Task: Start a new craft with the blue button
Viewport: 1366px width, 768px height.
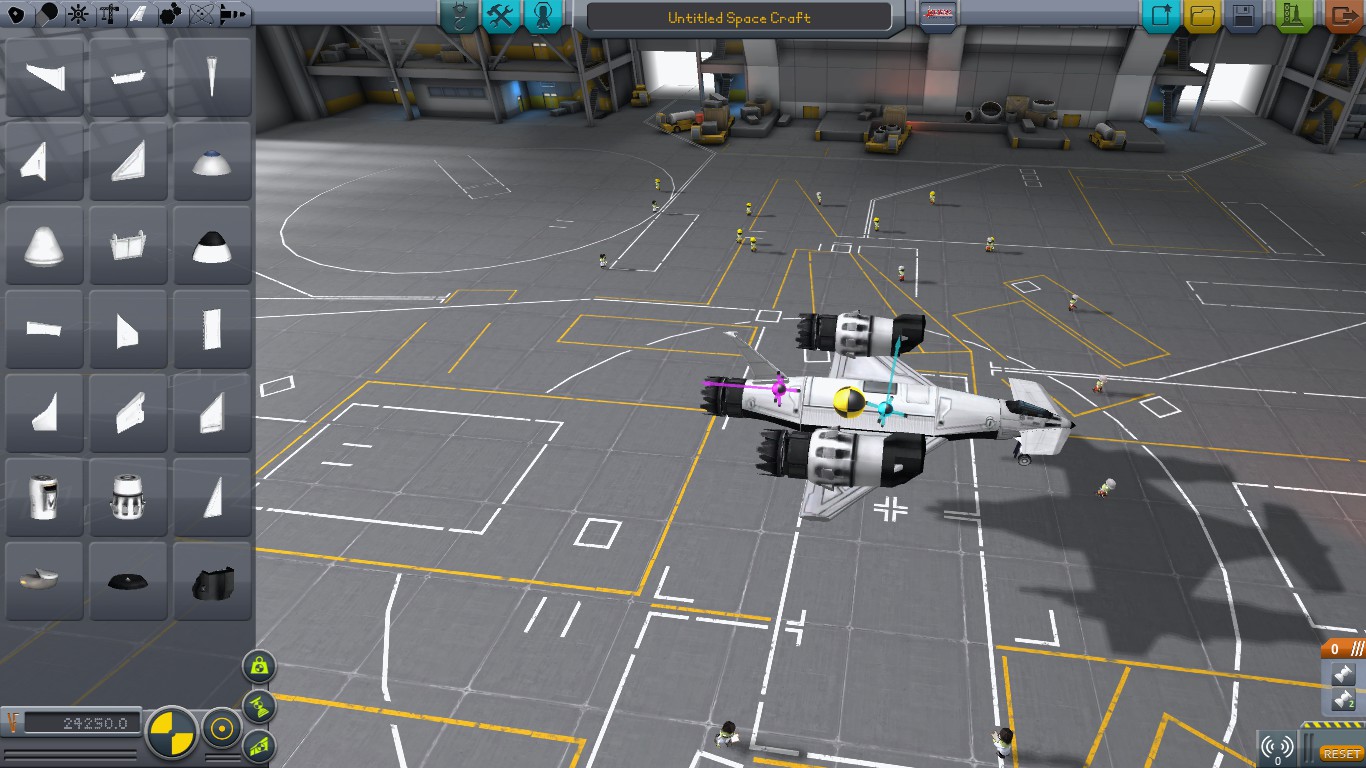Action: pos(1162,16)
